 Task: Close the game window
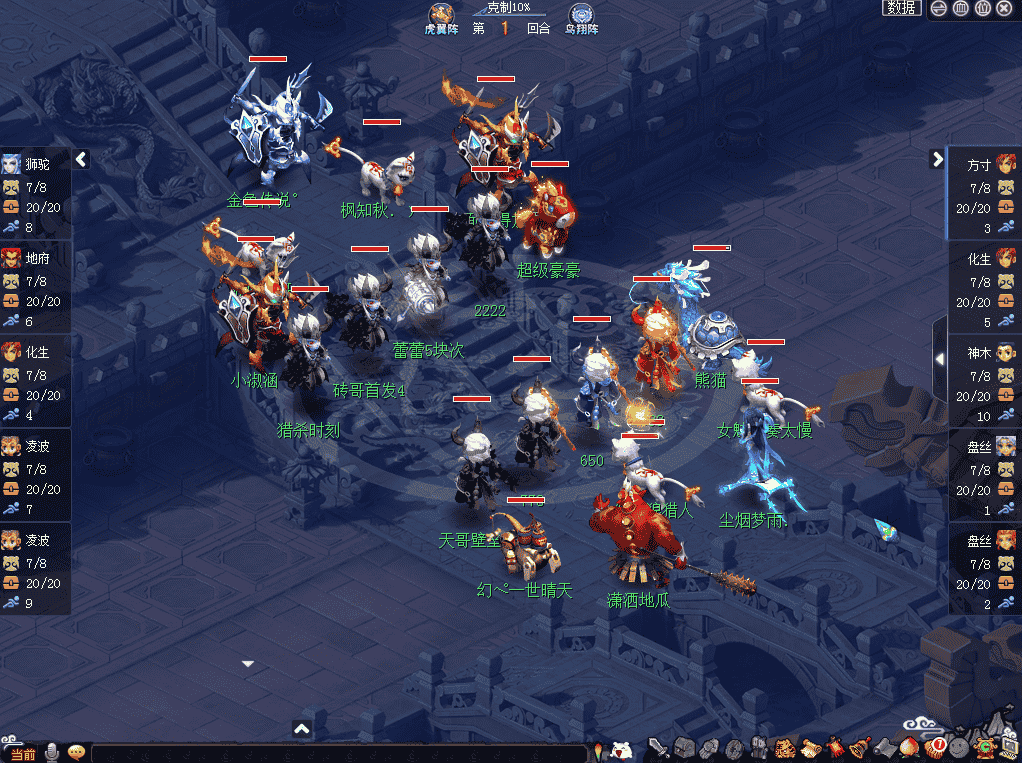[1004, 8]
